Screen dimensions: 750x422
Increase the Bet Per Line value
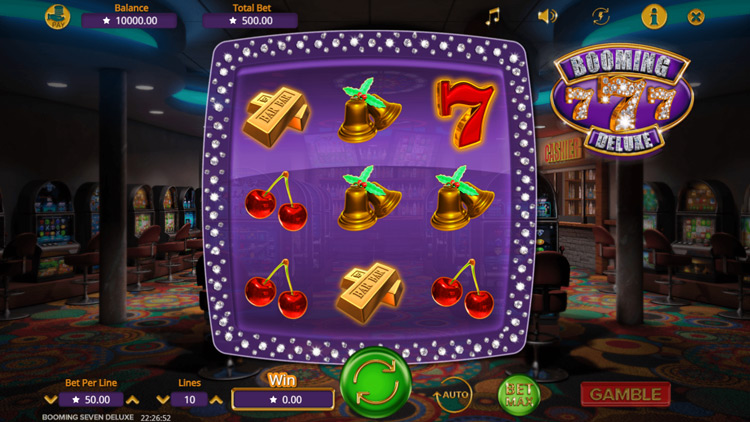(133, 399)
